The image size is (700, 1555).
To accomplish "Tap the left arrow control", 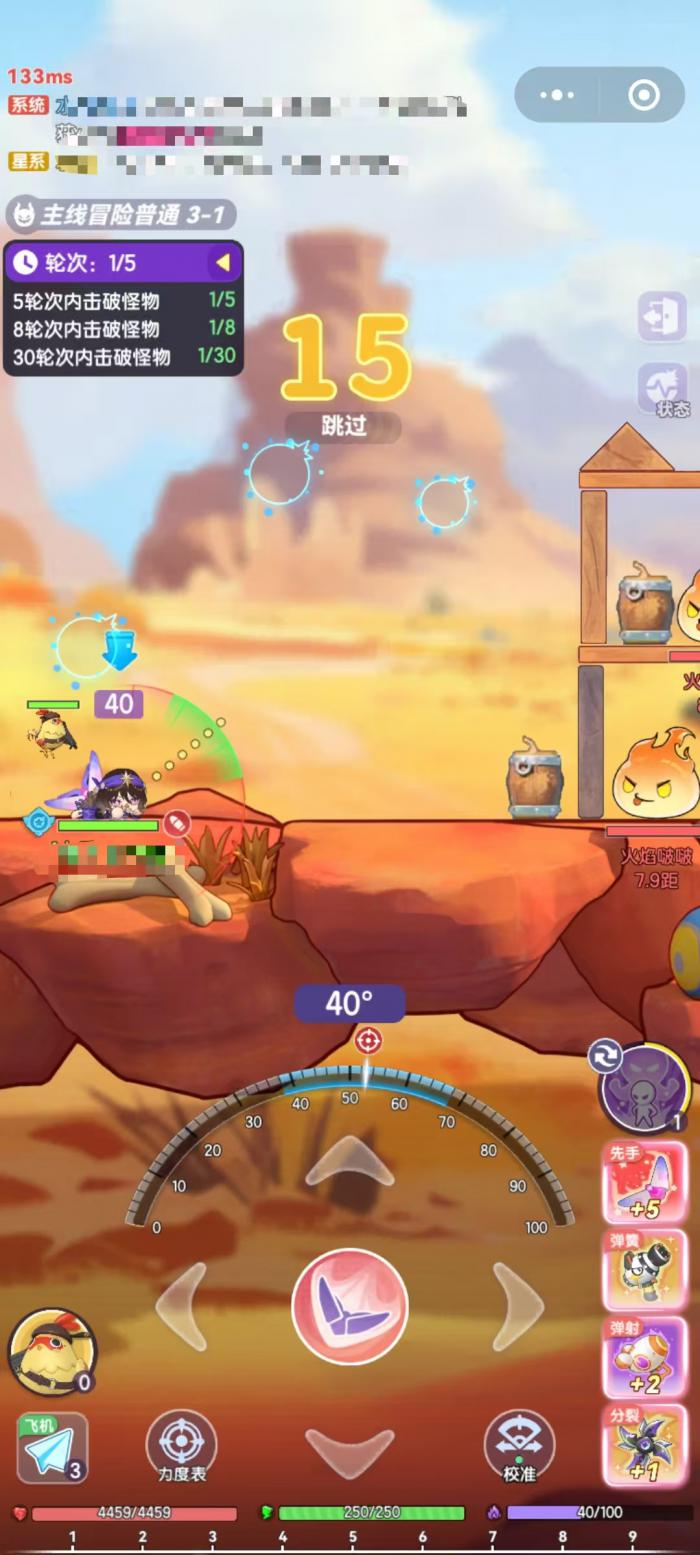I will click(x=182, y=1307).
